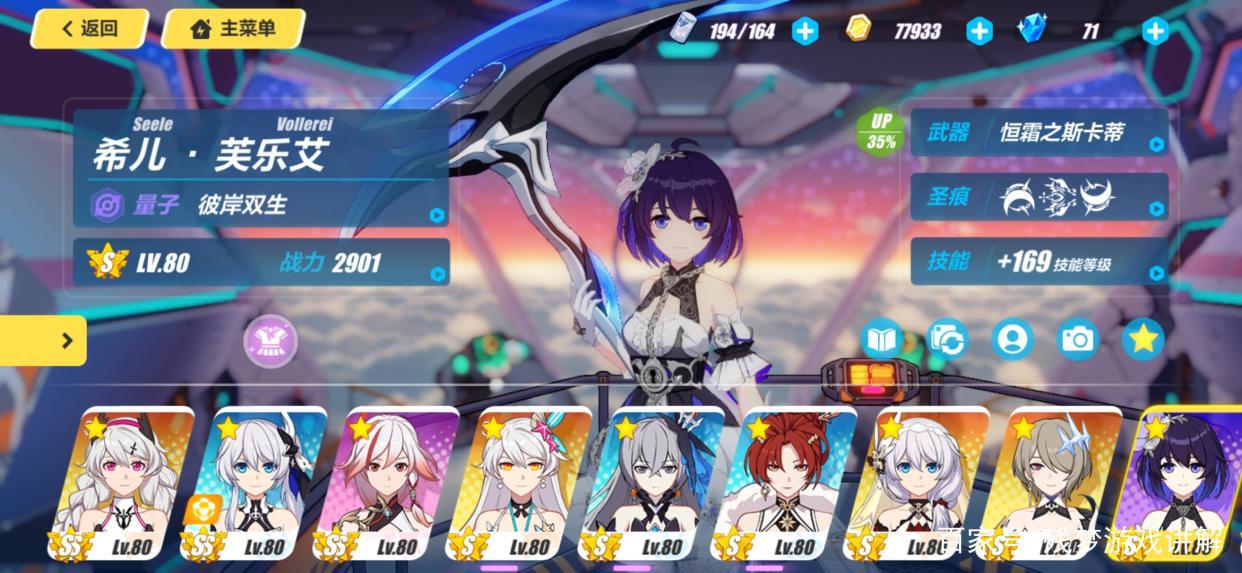Go back with the 返回 button
Image resolution: width=1242 pixels, height=573 pixels.
tap(89, 29)
